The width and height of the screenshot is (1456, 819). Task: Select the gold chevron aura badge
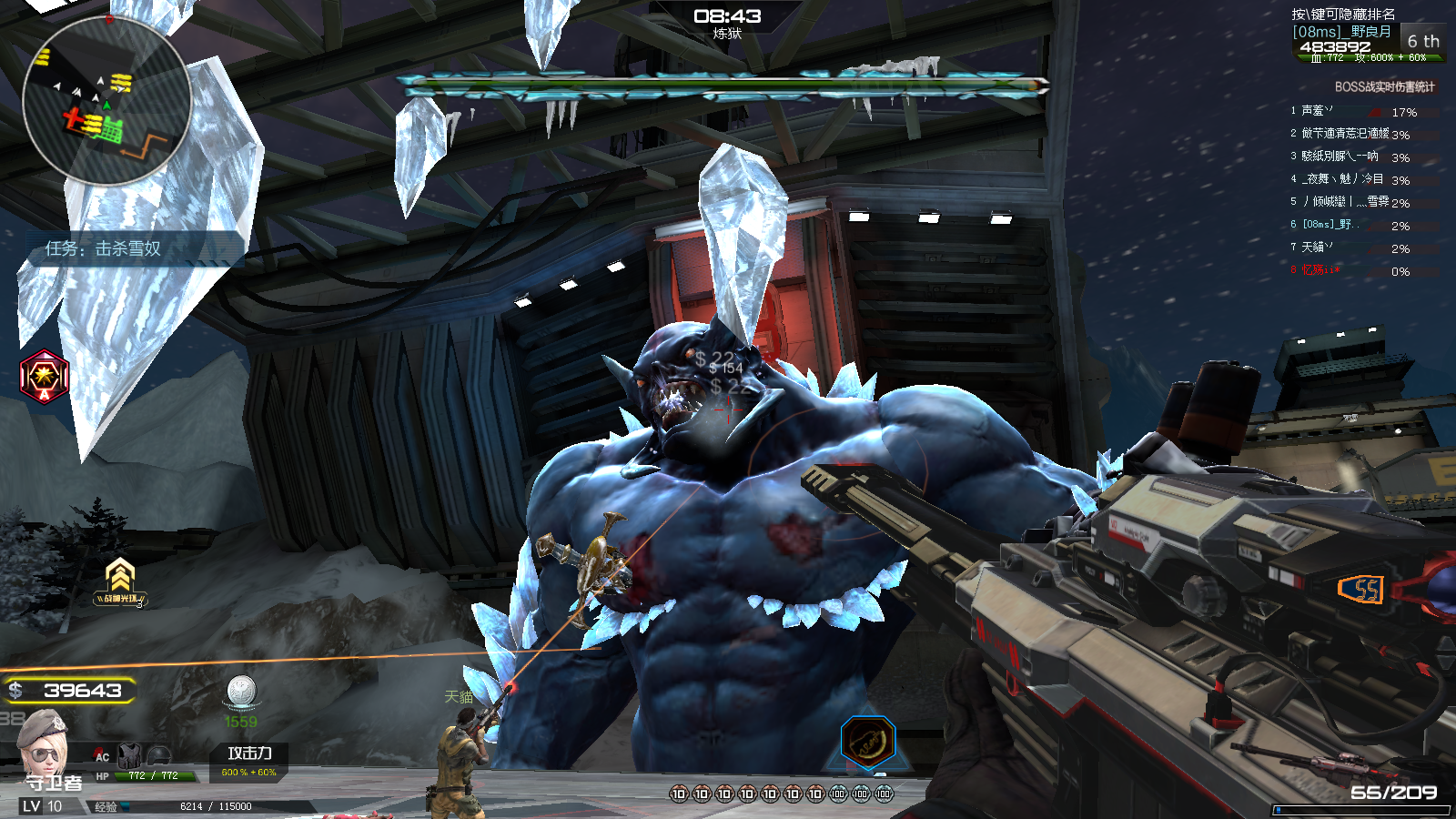click(120, 581)
